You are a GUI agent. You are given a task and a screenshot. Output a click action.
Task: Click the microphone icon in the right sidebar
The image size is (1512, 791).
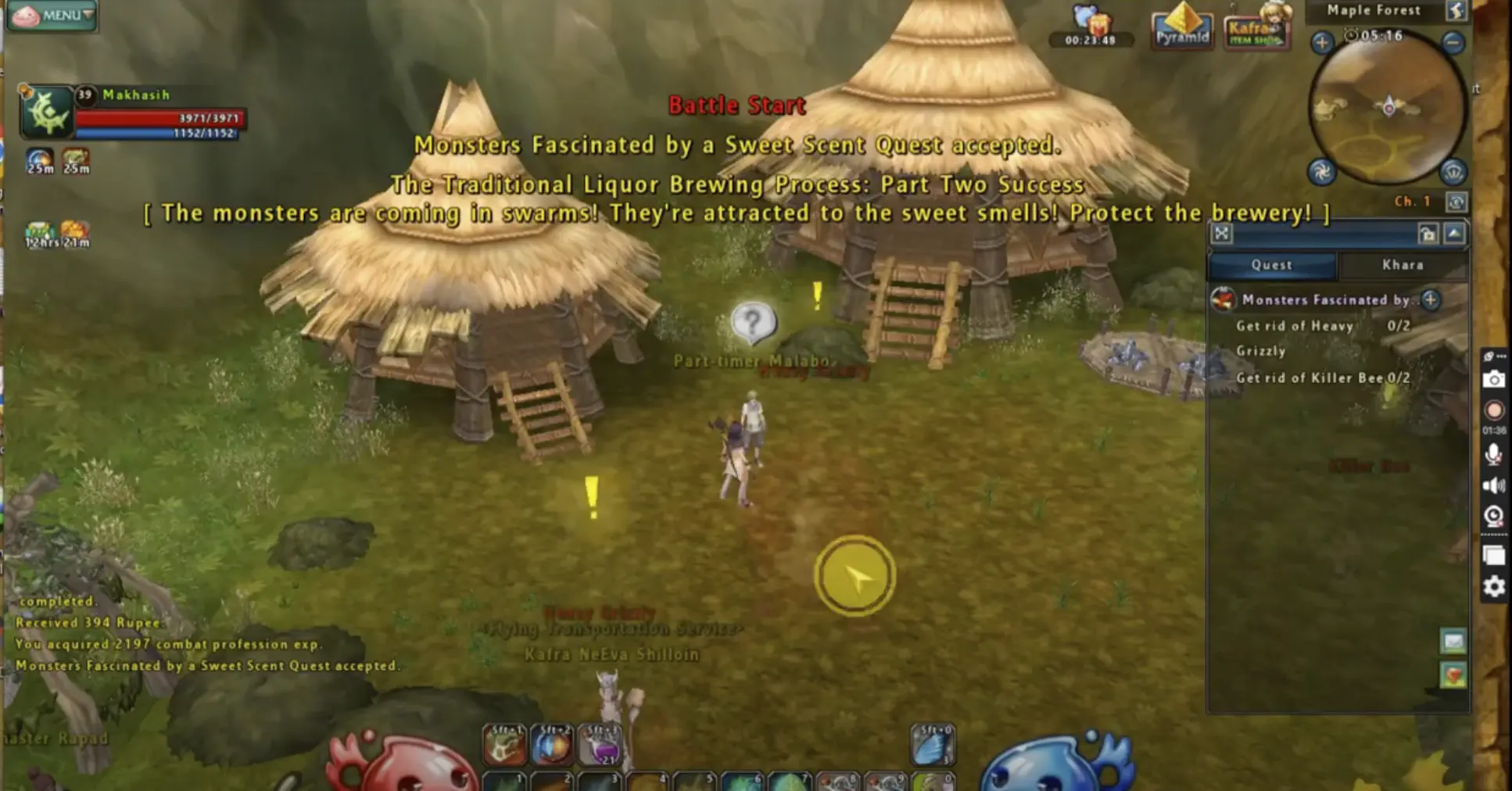coord(1494,450)
